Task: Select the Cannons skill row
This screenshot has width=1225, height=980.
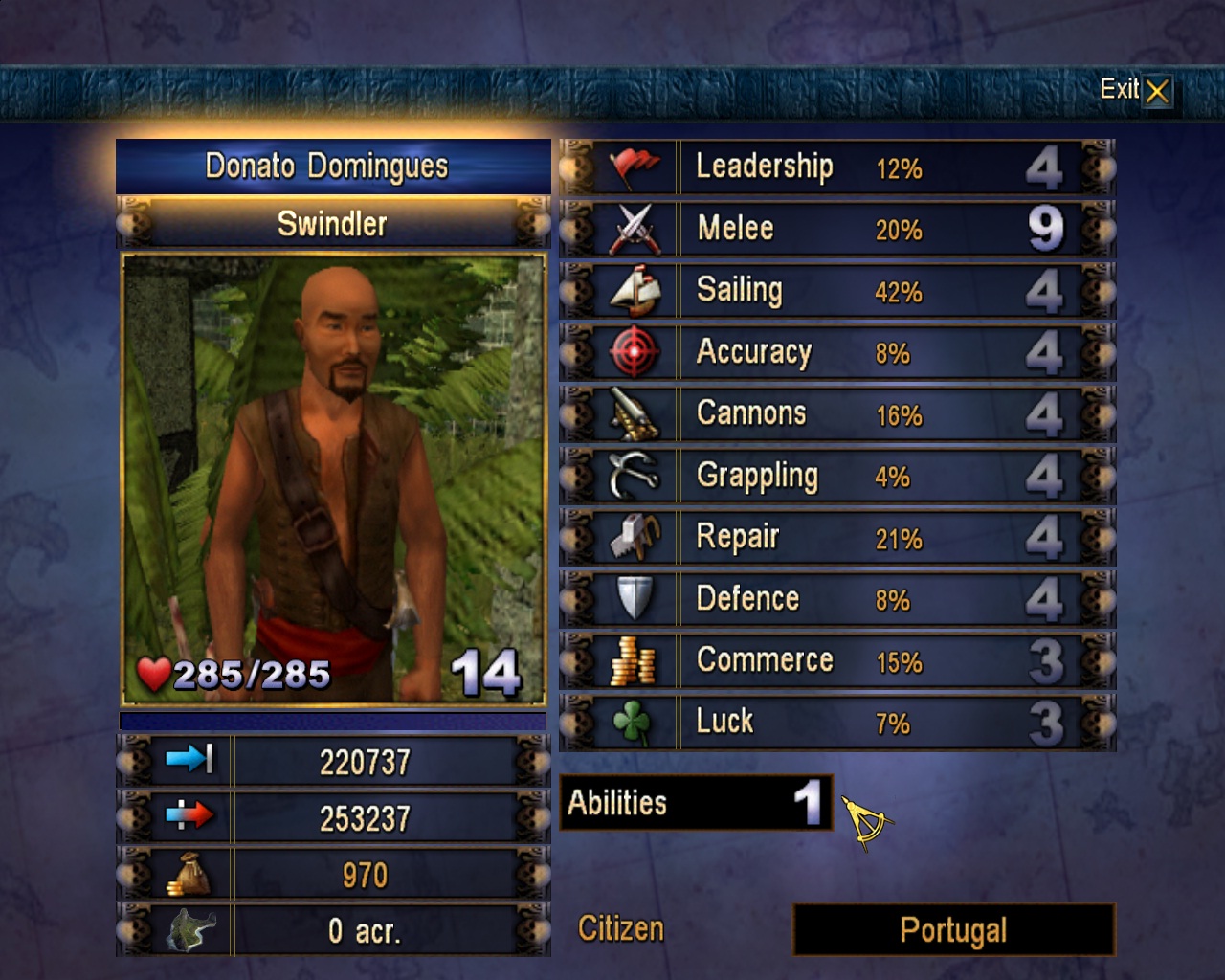Action: (837, 414)
